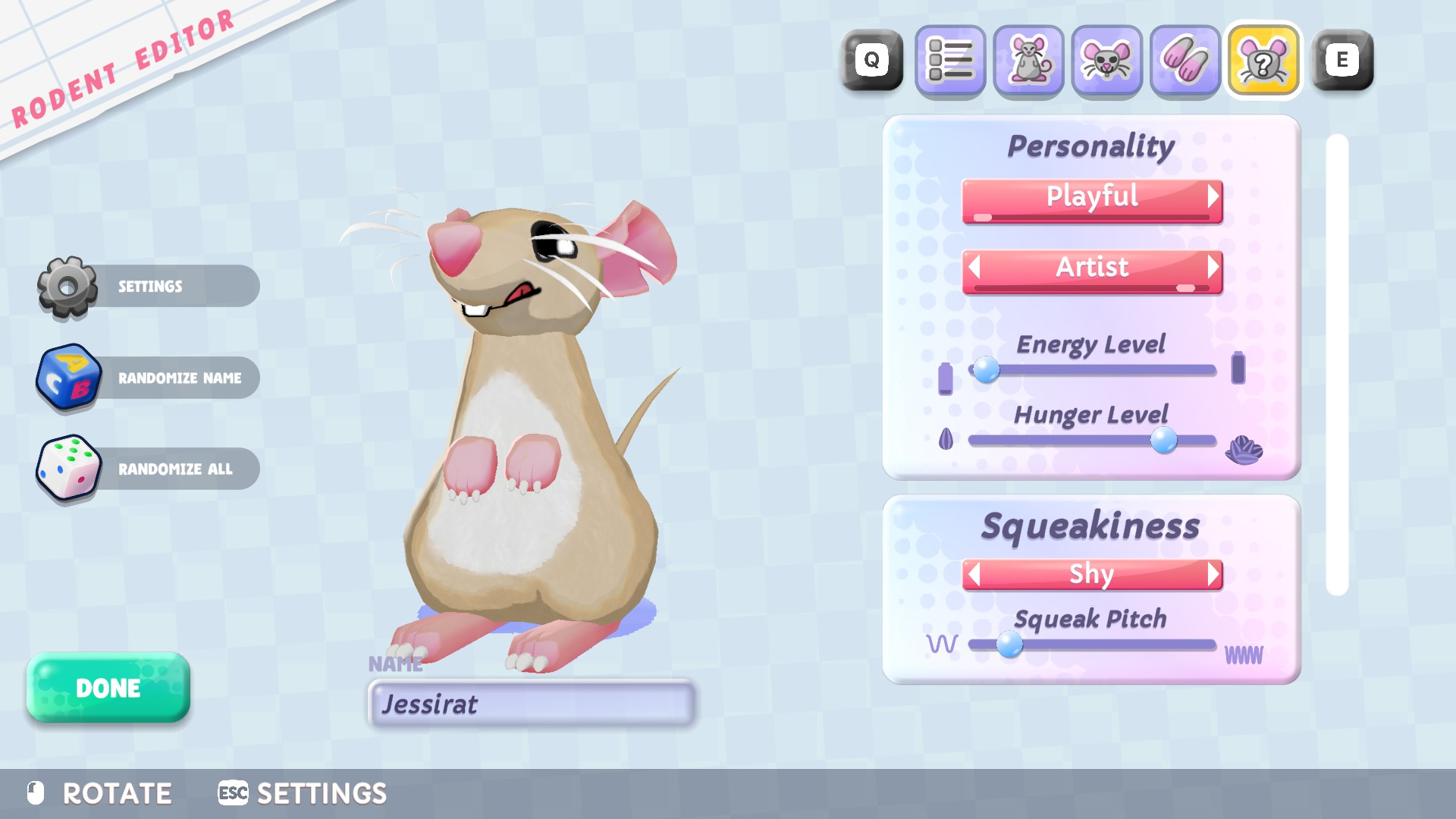Choose next option after Artist
The width and height of the screenshot is (1456, 819).
1213,267
